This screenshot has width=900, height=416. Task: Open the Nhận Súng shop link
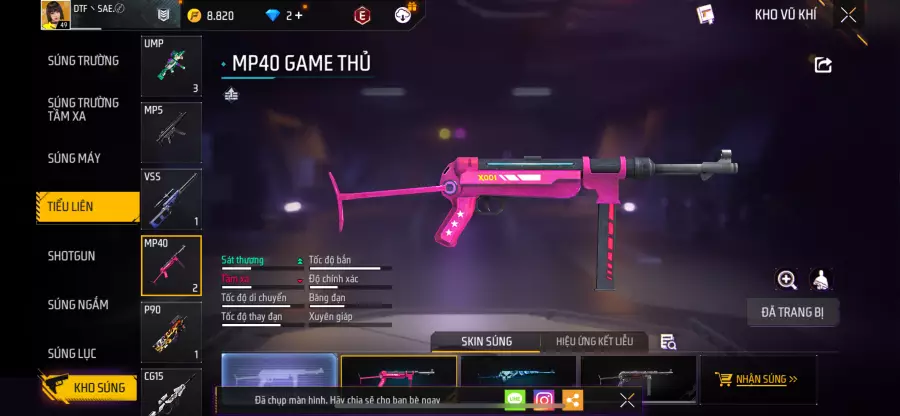click(757, 380)
